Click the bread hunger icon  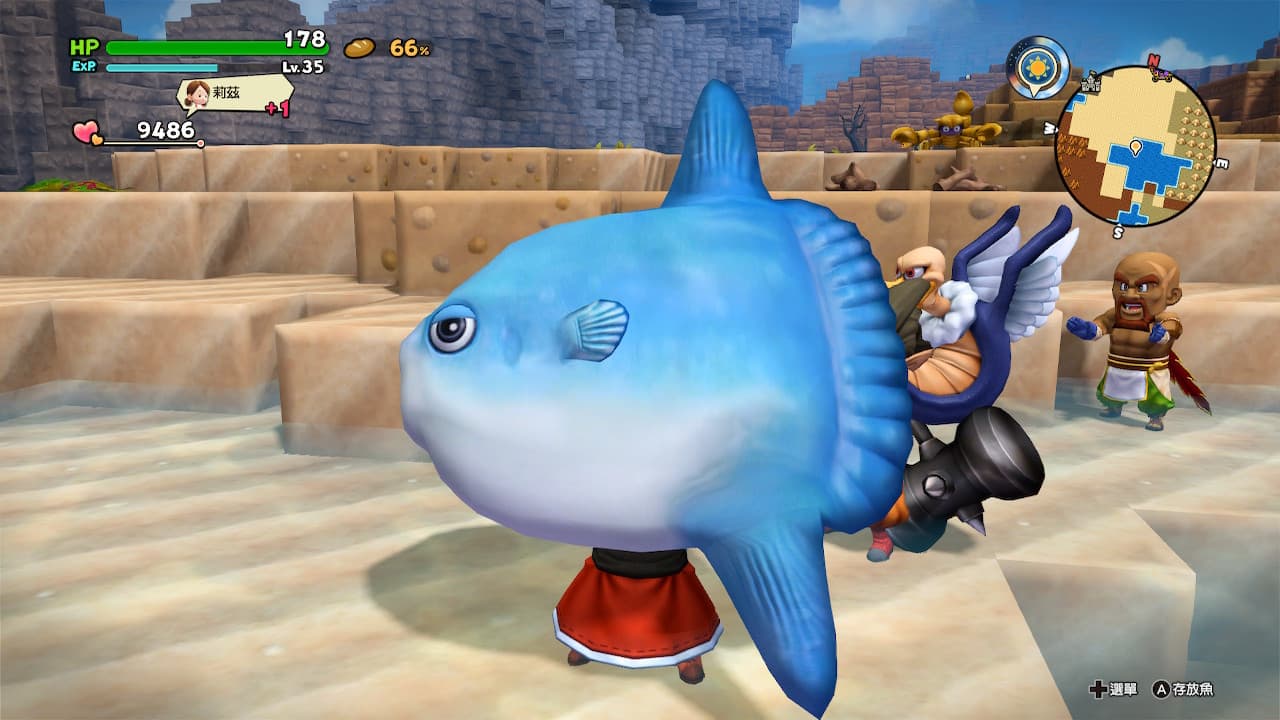pos(359,47)
